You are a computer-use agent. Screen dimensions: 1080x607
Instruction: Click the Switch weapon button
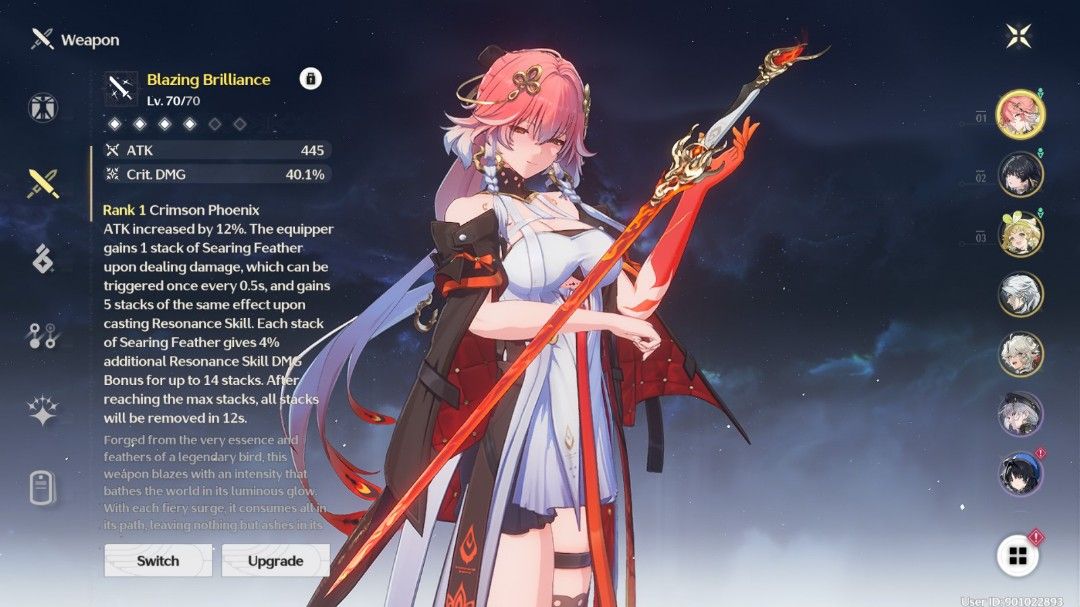(x=158, y=561)
